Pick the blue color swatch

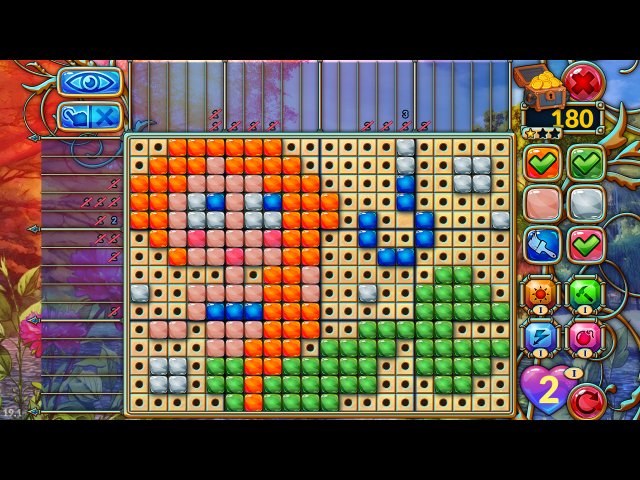[542, 245]
